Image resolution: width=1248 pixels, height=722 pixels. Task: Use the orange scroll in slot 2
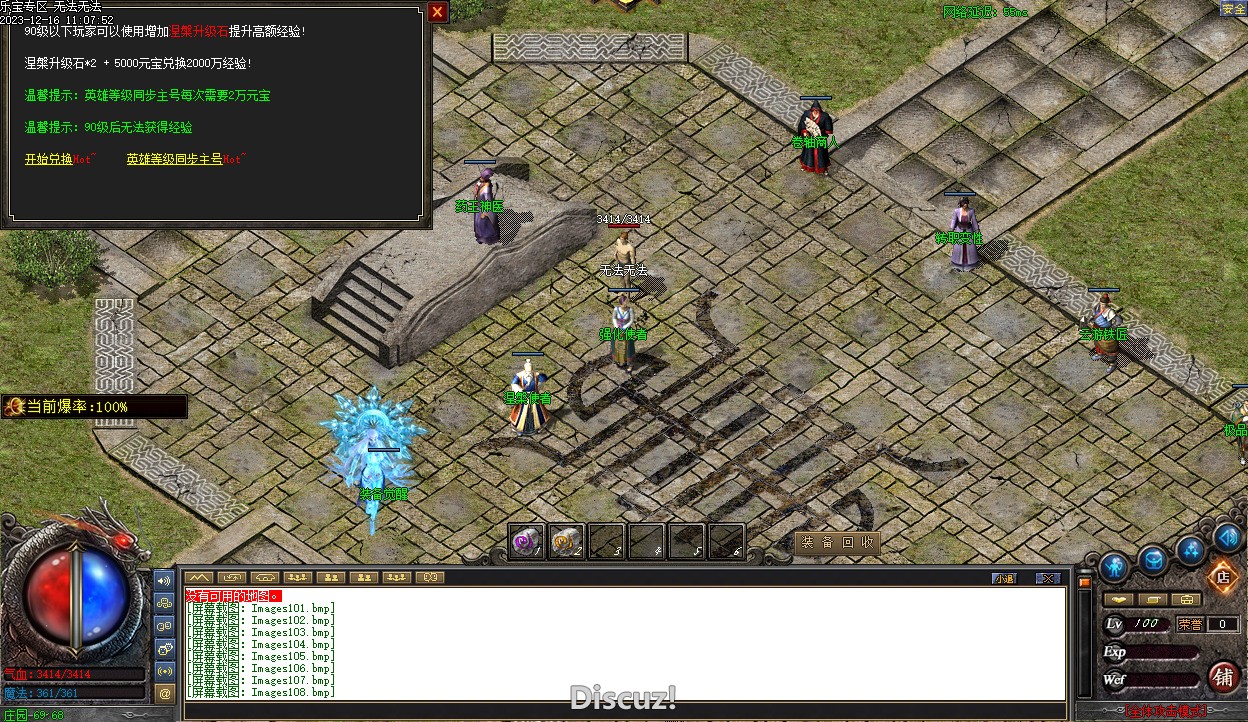566,541
